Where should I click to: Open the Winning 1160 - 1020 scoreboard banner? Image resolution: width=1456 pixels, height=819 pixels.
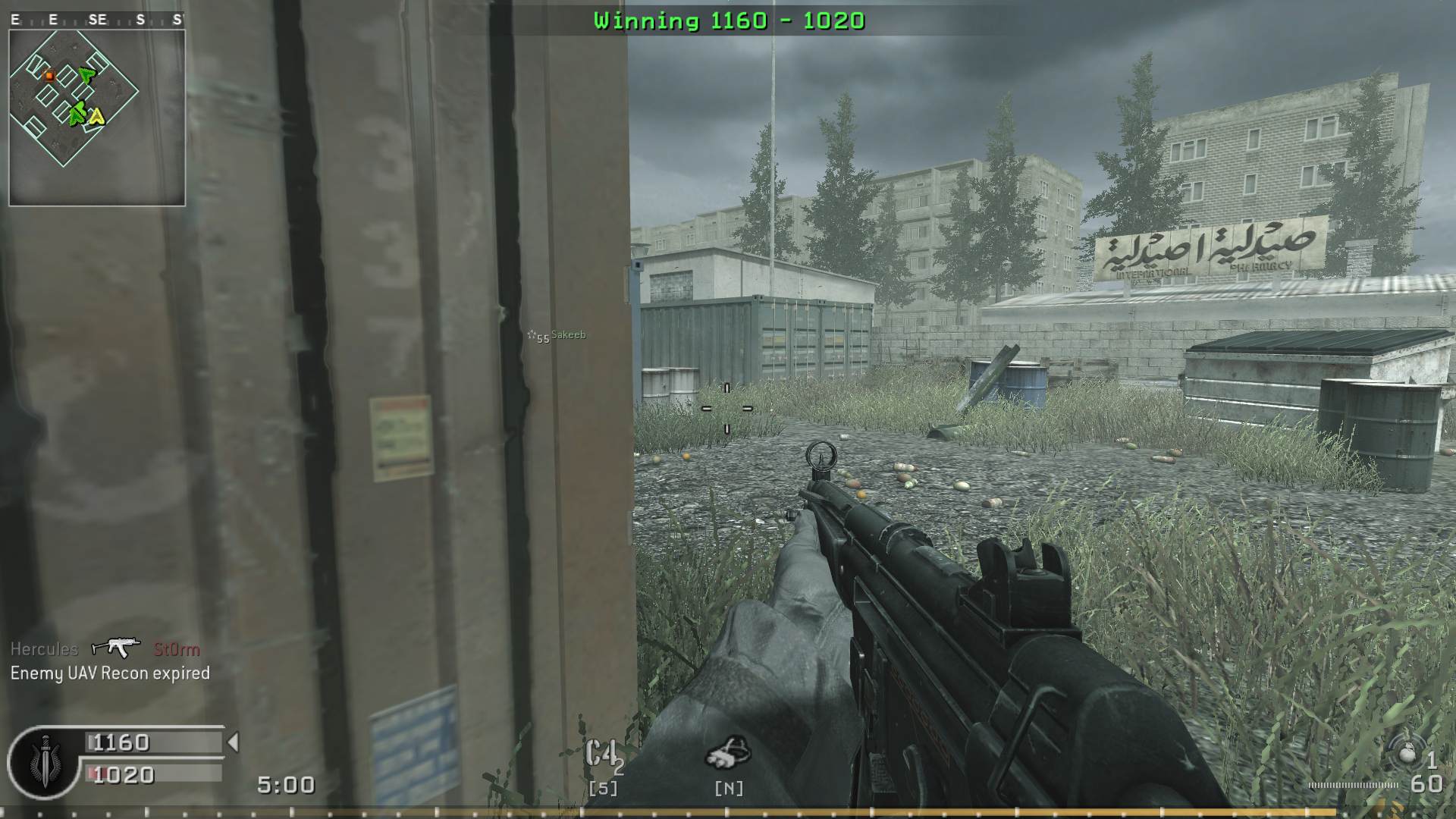coord(728,21)
